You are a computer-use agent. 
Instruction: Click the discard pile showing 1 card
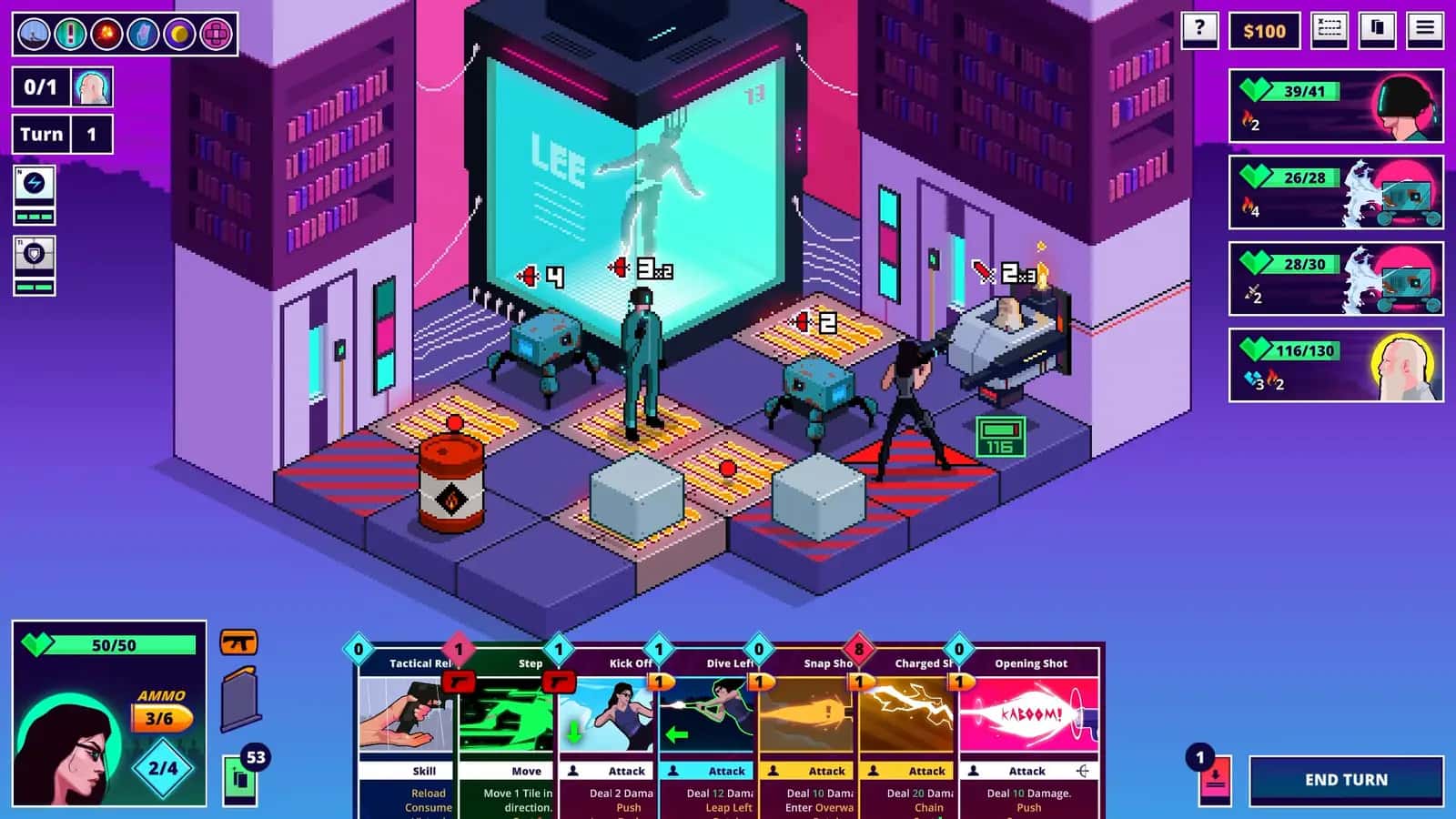(x=1214, y=780)
